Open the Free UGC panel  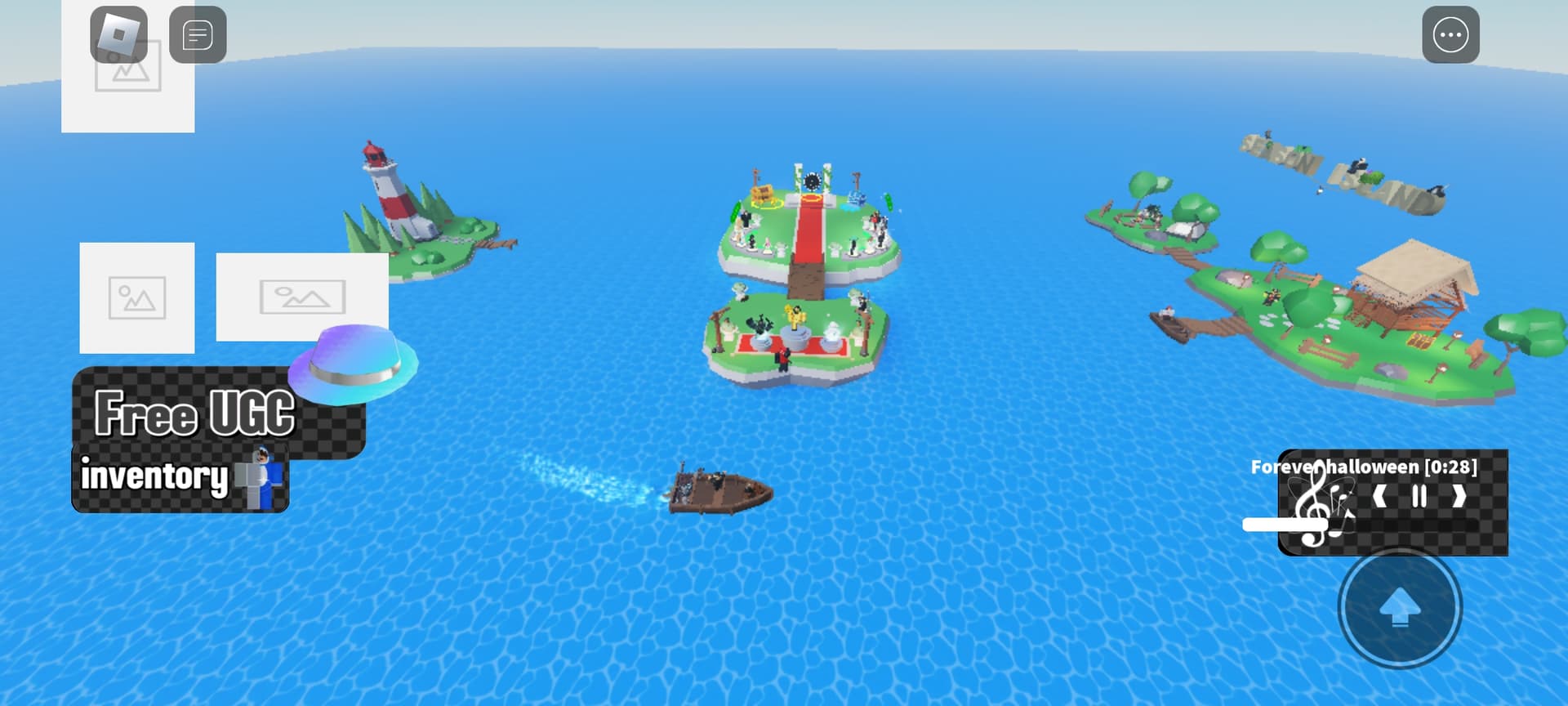coord(196,411)
